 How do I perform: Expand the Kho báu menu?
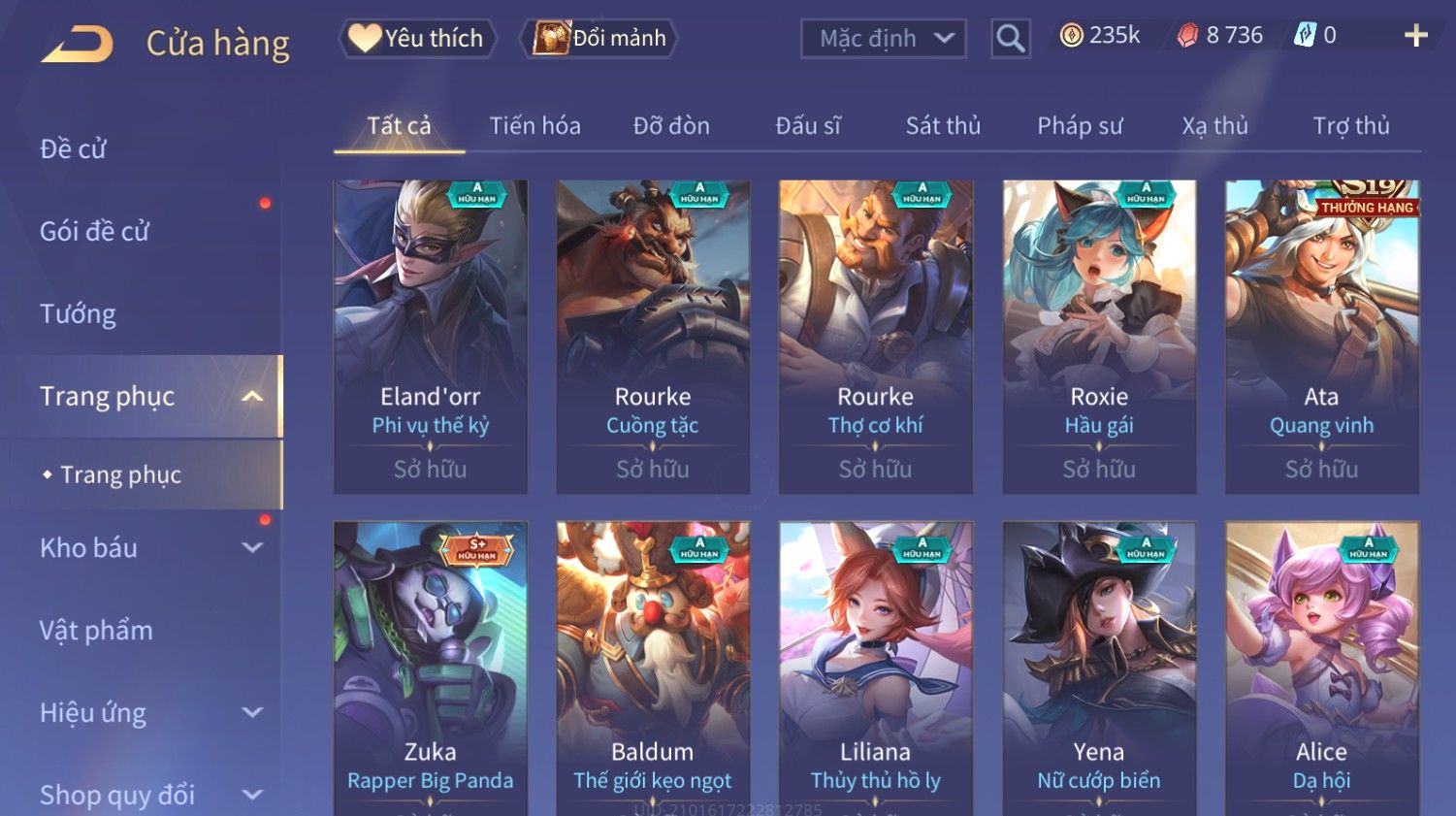tap(146, 548)
